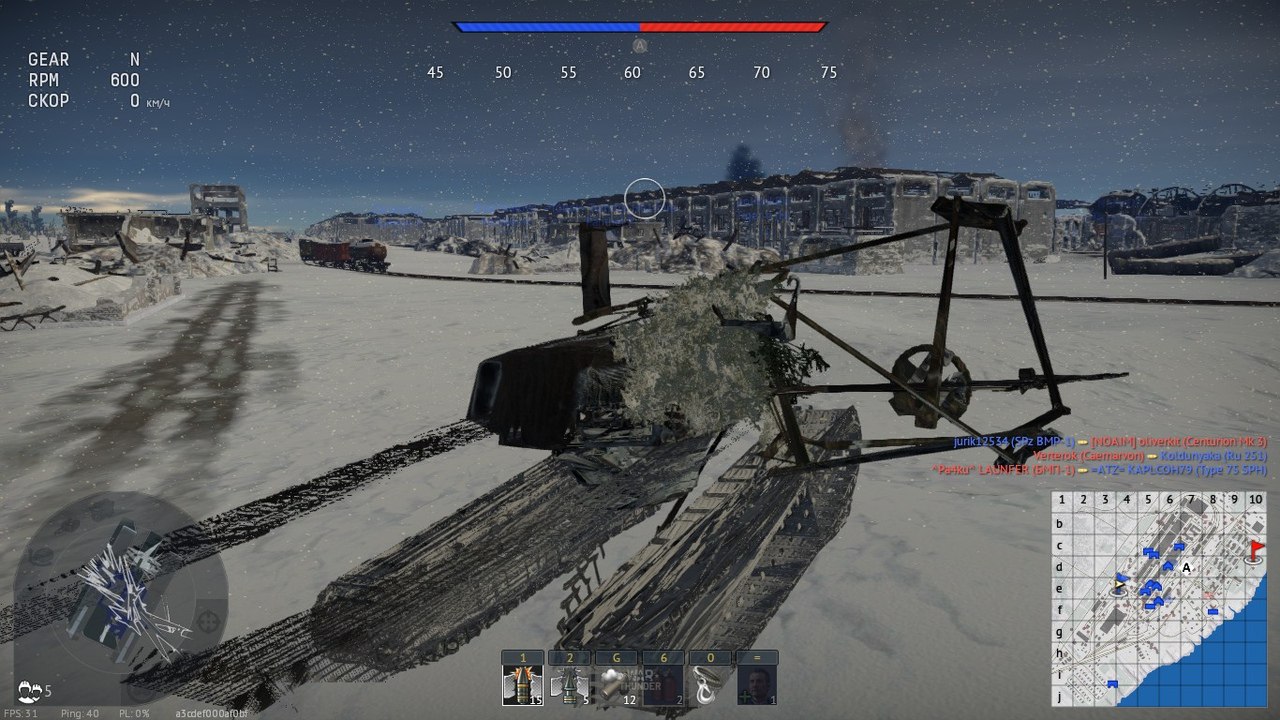Activate the smoke shell slot marked G
Screen dimensions: 1280x720
coord(616,685)
